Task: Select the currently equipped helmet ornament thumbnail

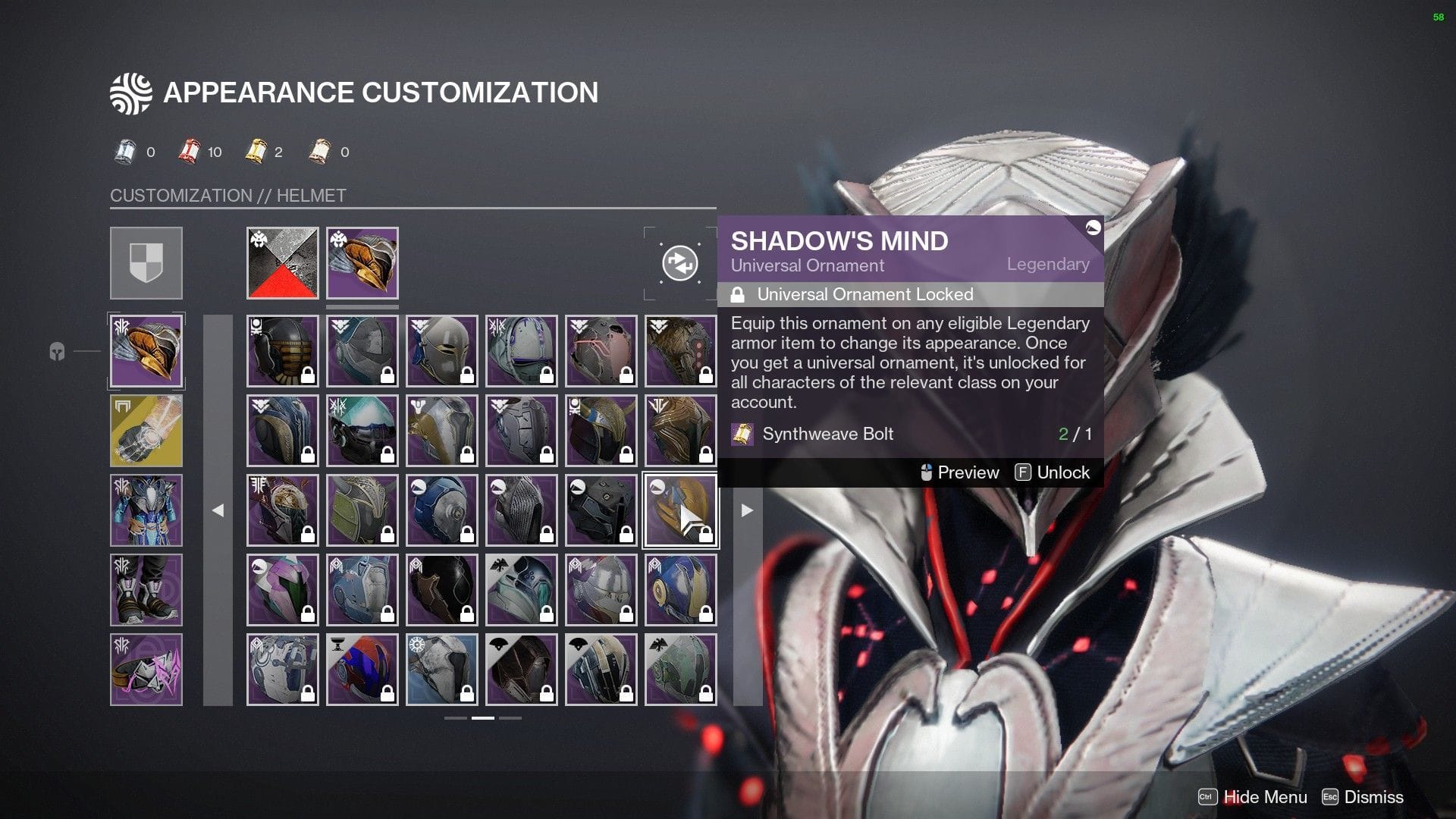Action: click(x=362, y=263)
